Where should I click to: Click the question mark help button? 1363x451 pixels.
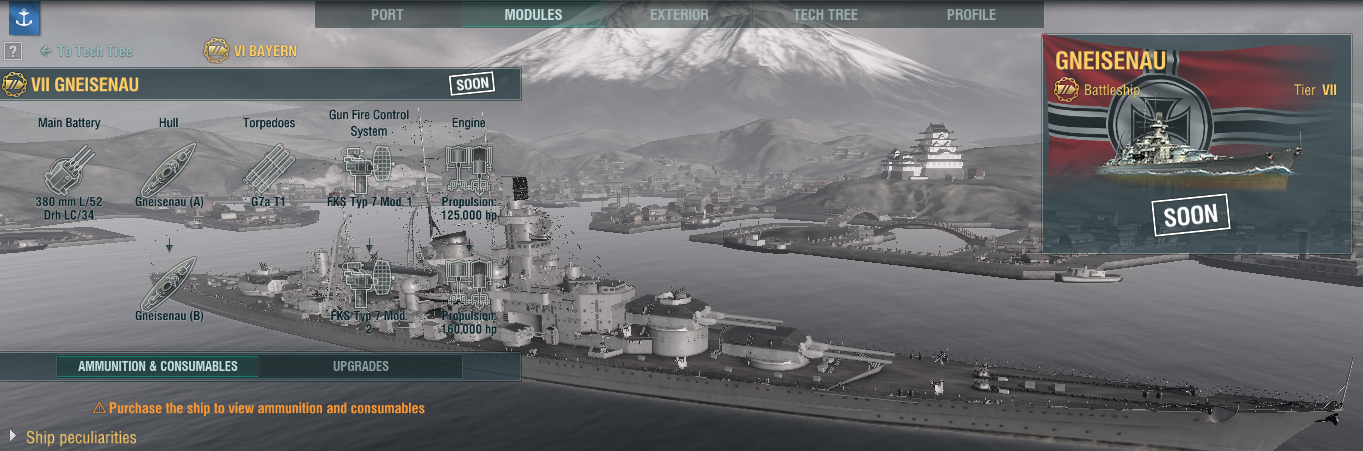13,52
